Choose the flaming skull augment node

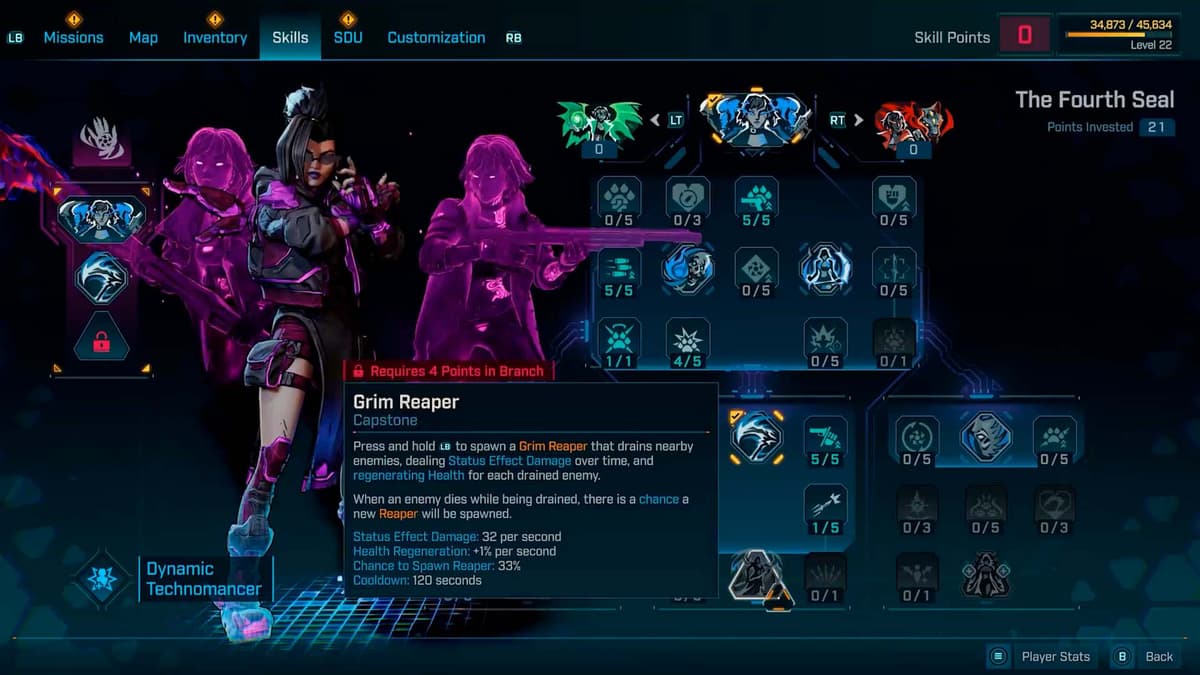688,267
